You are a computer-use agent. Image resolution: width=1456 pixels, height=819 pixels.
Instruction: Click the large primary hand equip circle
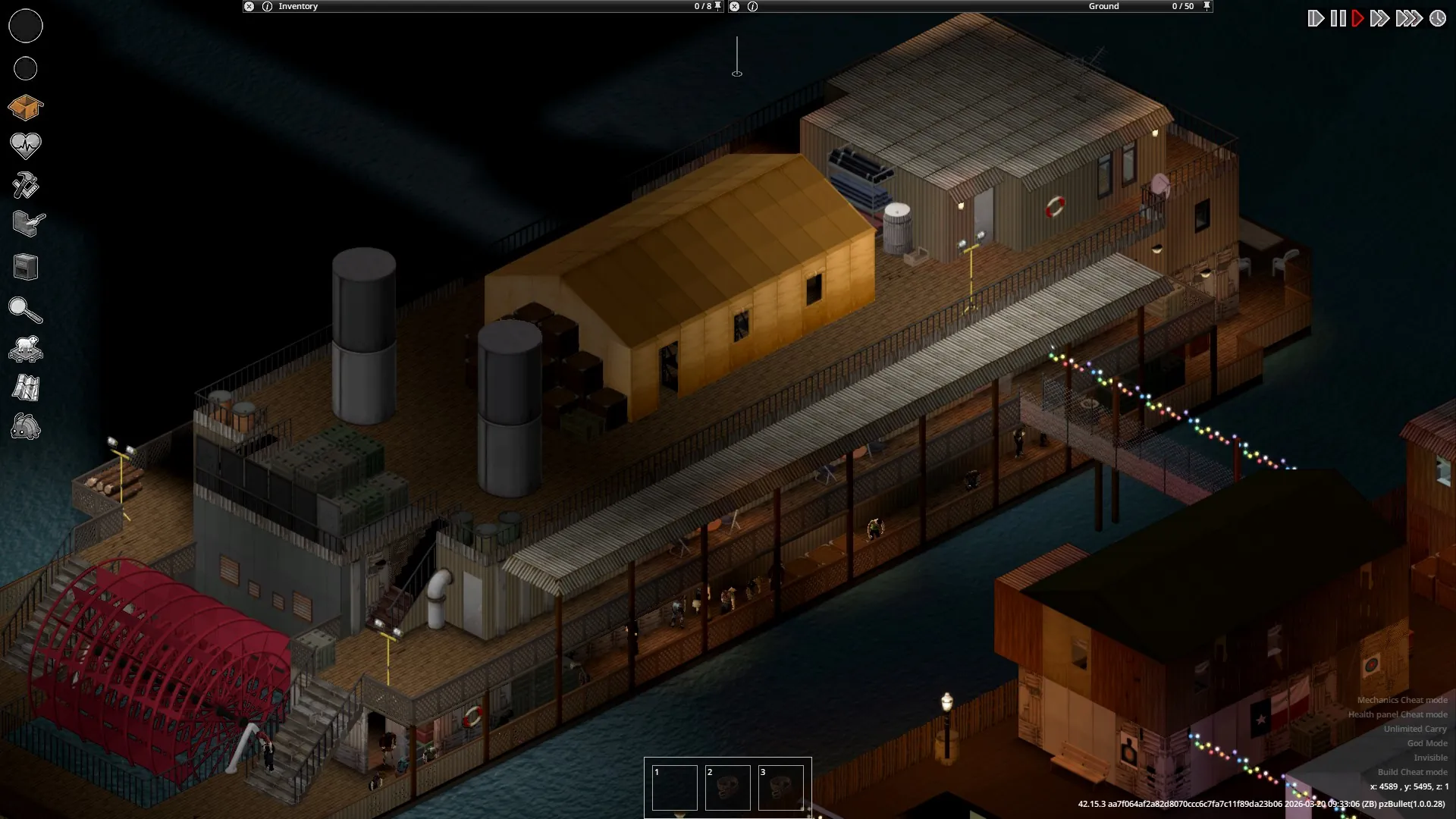tap(25, 26)
